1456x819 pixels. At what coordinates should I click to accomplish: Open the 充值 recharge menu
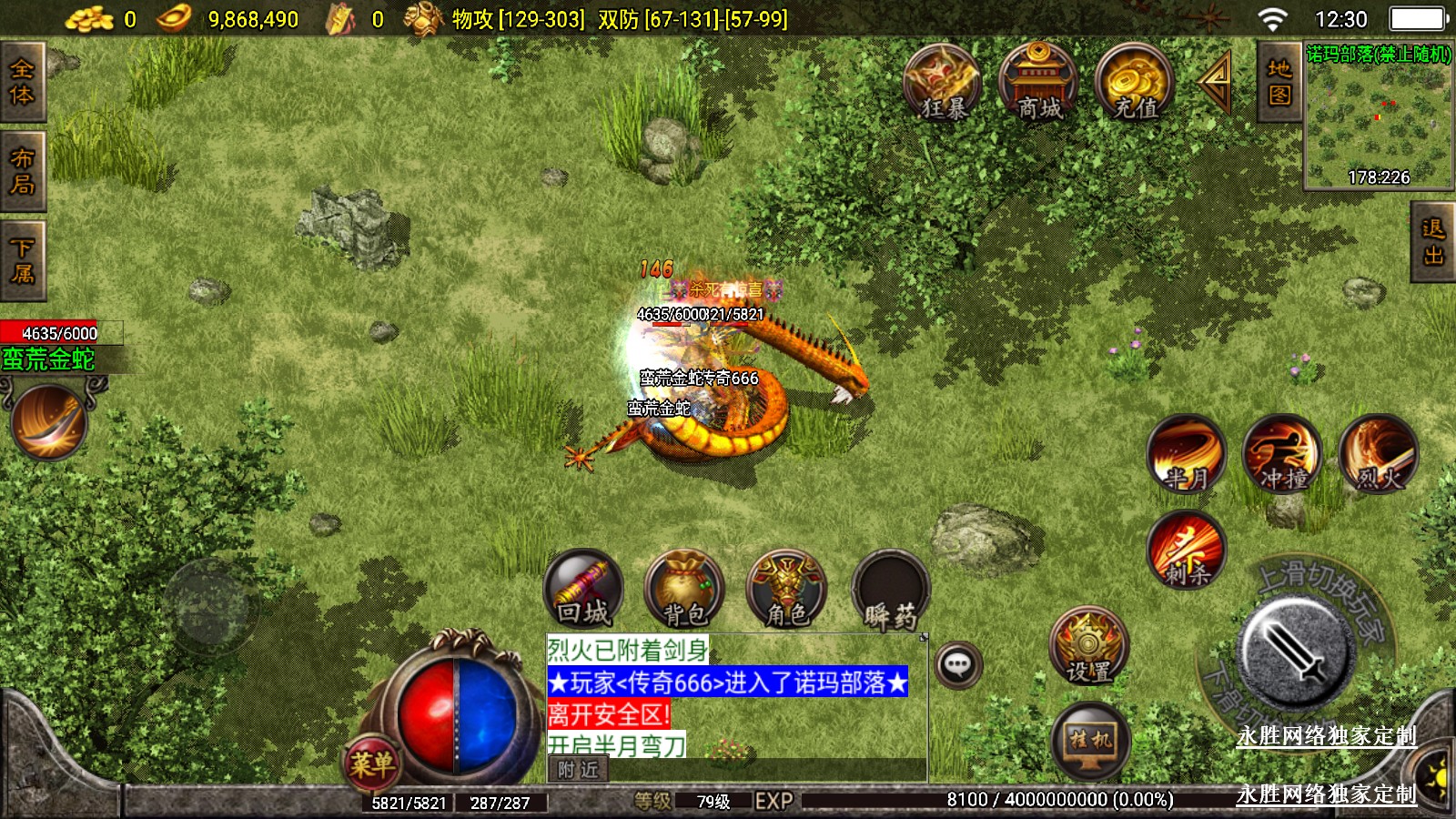click(x=1135, y=84)
